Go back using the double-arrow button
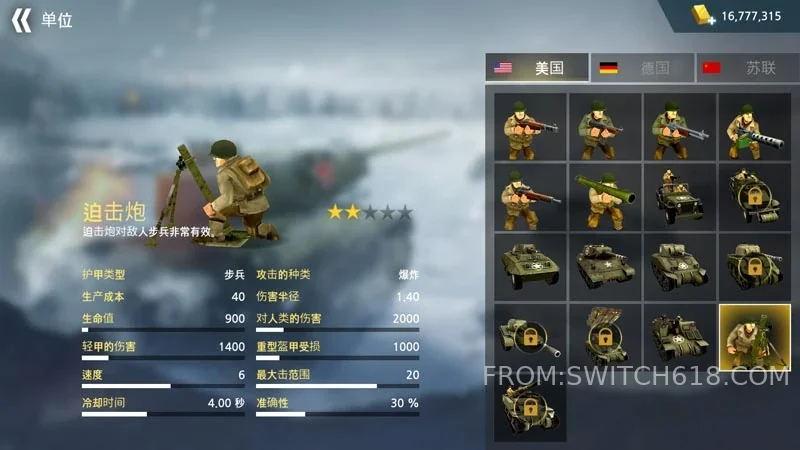 [22, 20]
